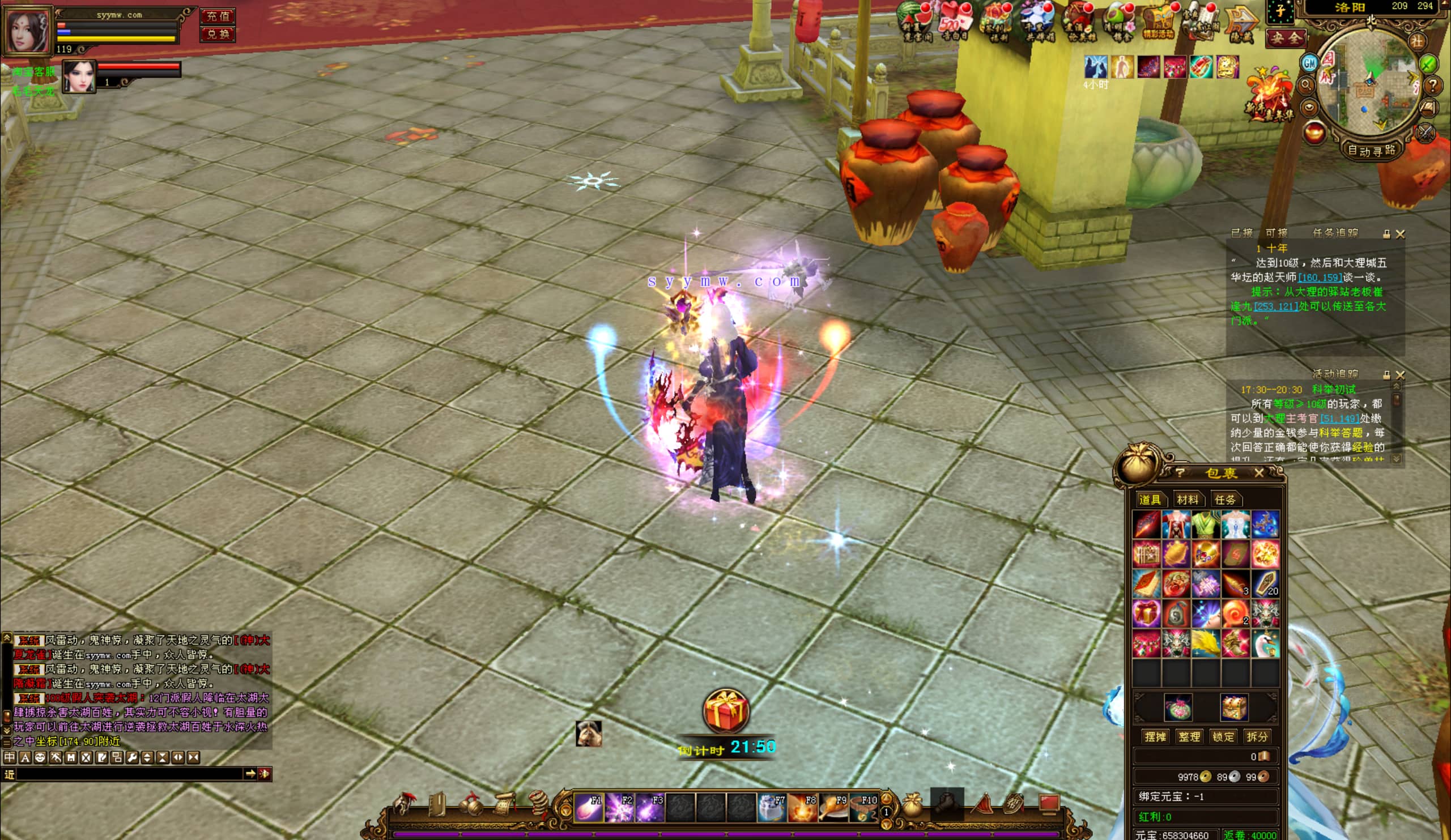The width and height of the screenshot is (1451, 840).
Task: Select the white swan item in the bag
Action: 1265,643
